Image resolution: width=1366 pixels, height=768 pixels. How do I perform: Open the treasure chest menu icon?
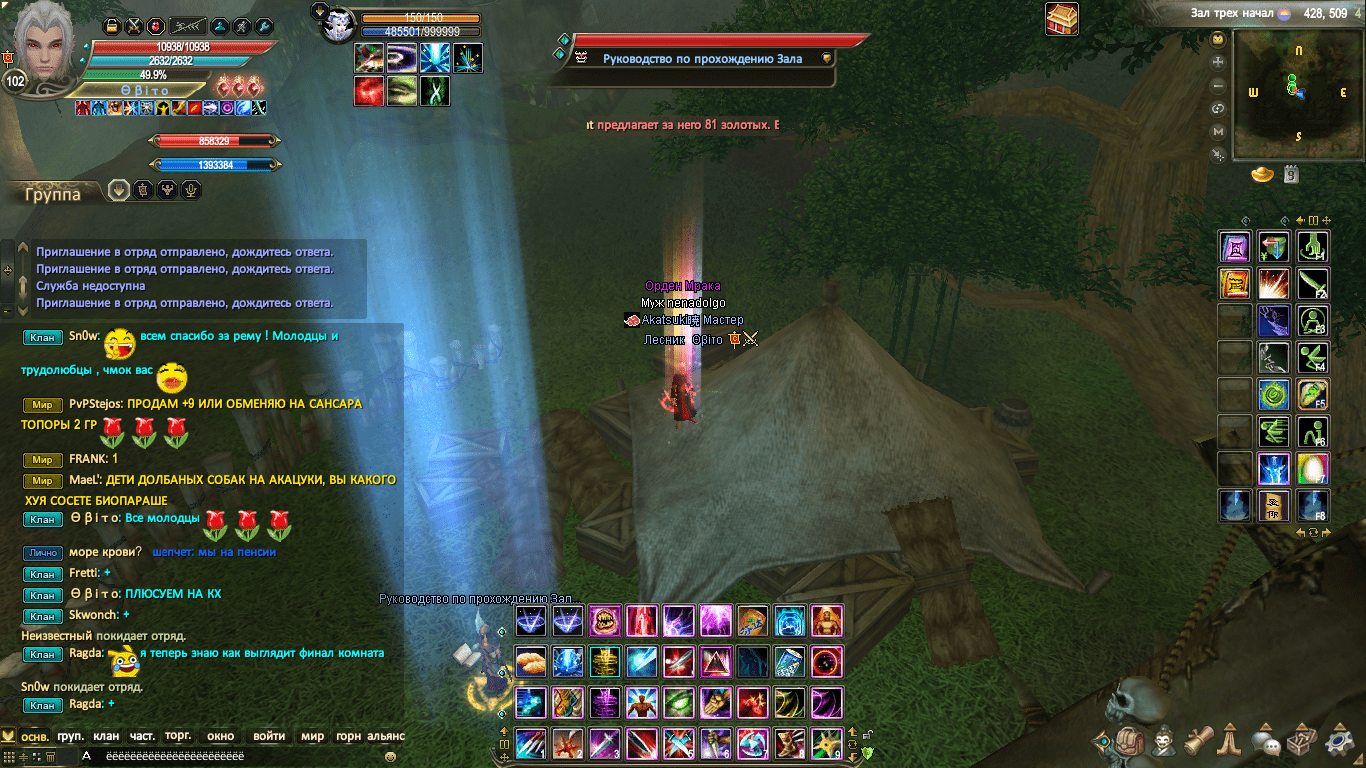pos(1303,742)
